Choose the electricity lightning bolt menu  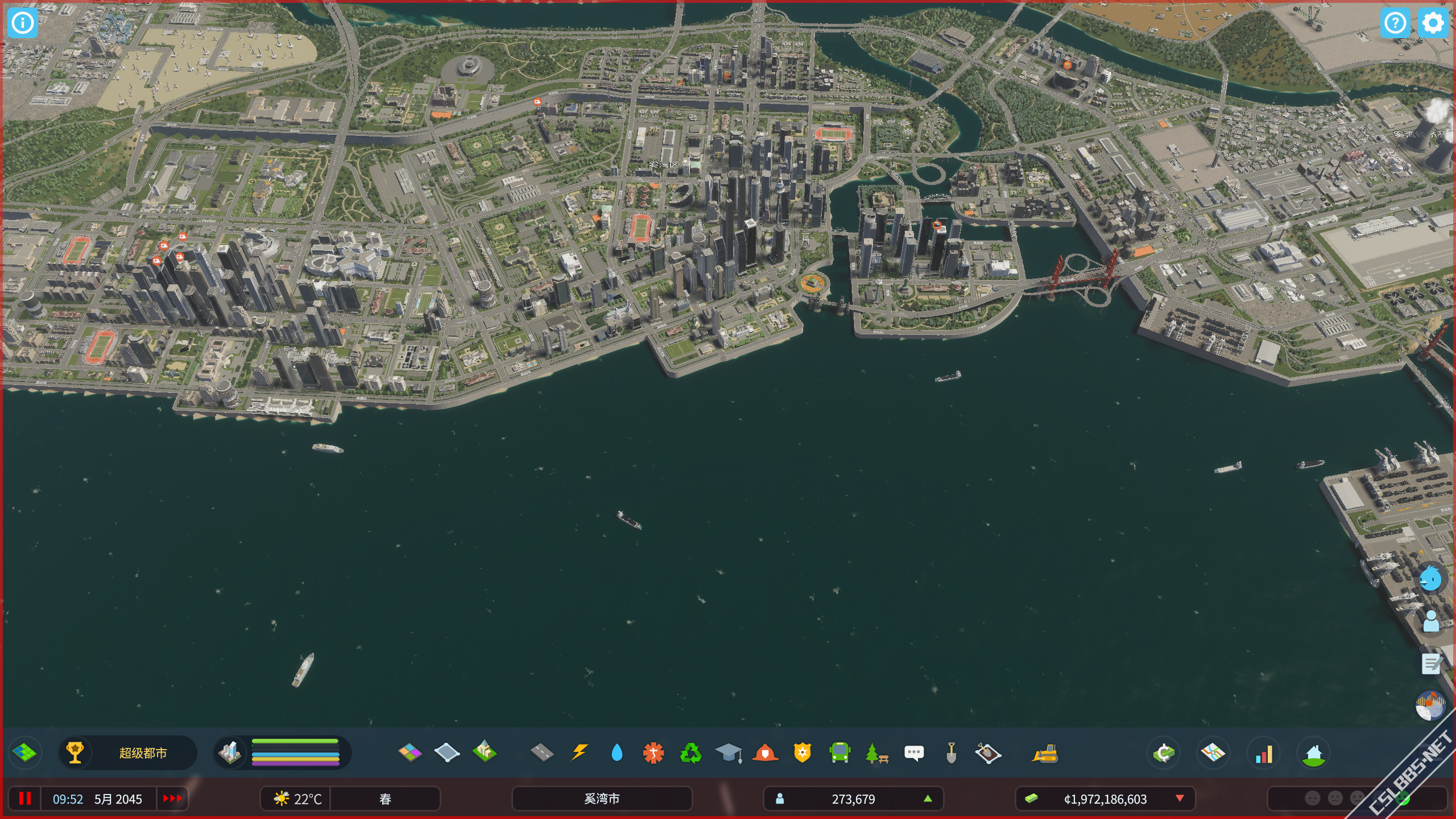tap(579, 752)
